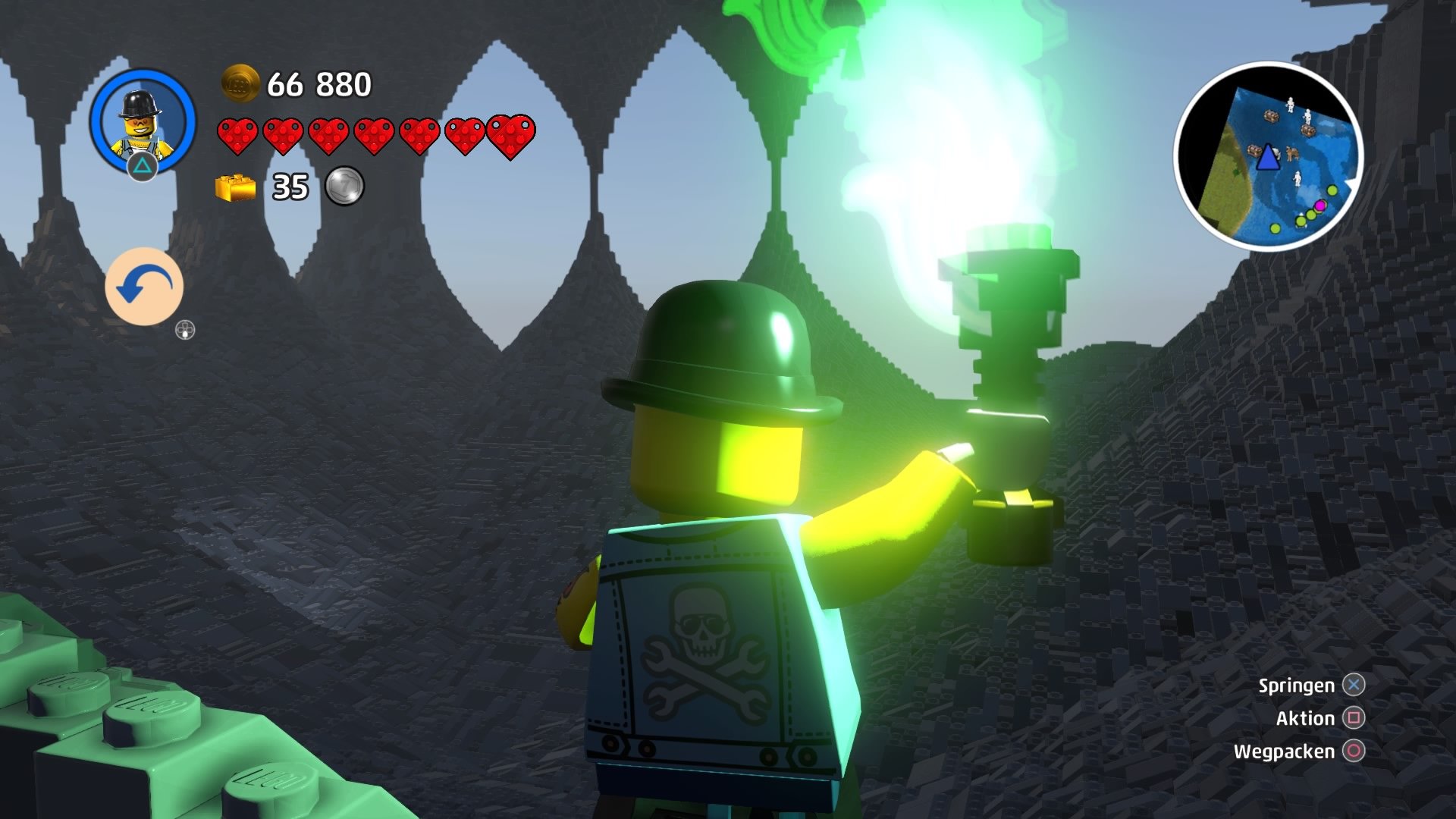Click the Aktion command label
Screen dimensions: 1456x819
pos(1307,718)
